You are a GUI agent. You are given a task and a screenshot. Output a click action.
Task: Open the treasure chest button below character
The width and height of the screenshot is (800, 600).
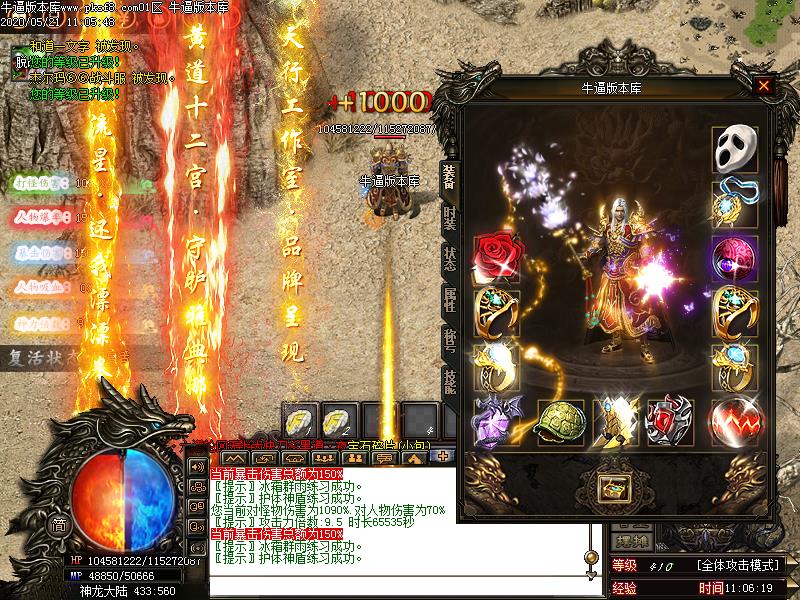[611, 488]
